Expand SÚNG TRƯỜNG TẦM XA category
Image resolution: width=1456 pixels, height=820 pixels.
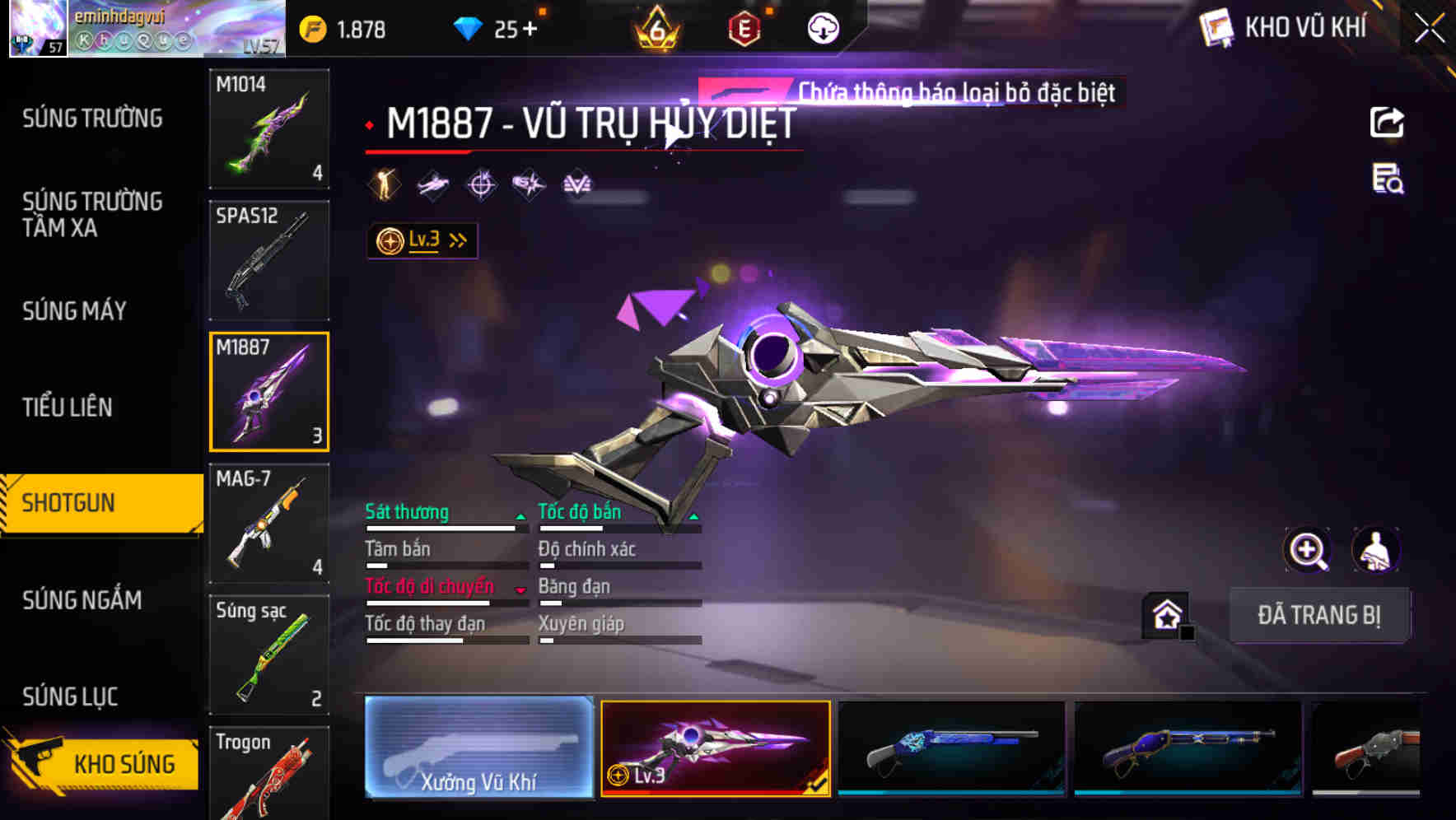(x=91, y=216)
